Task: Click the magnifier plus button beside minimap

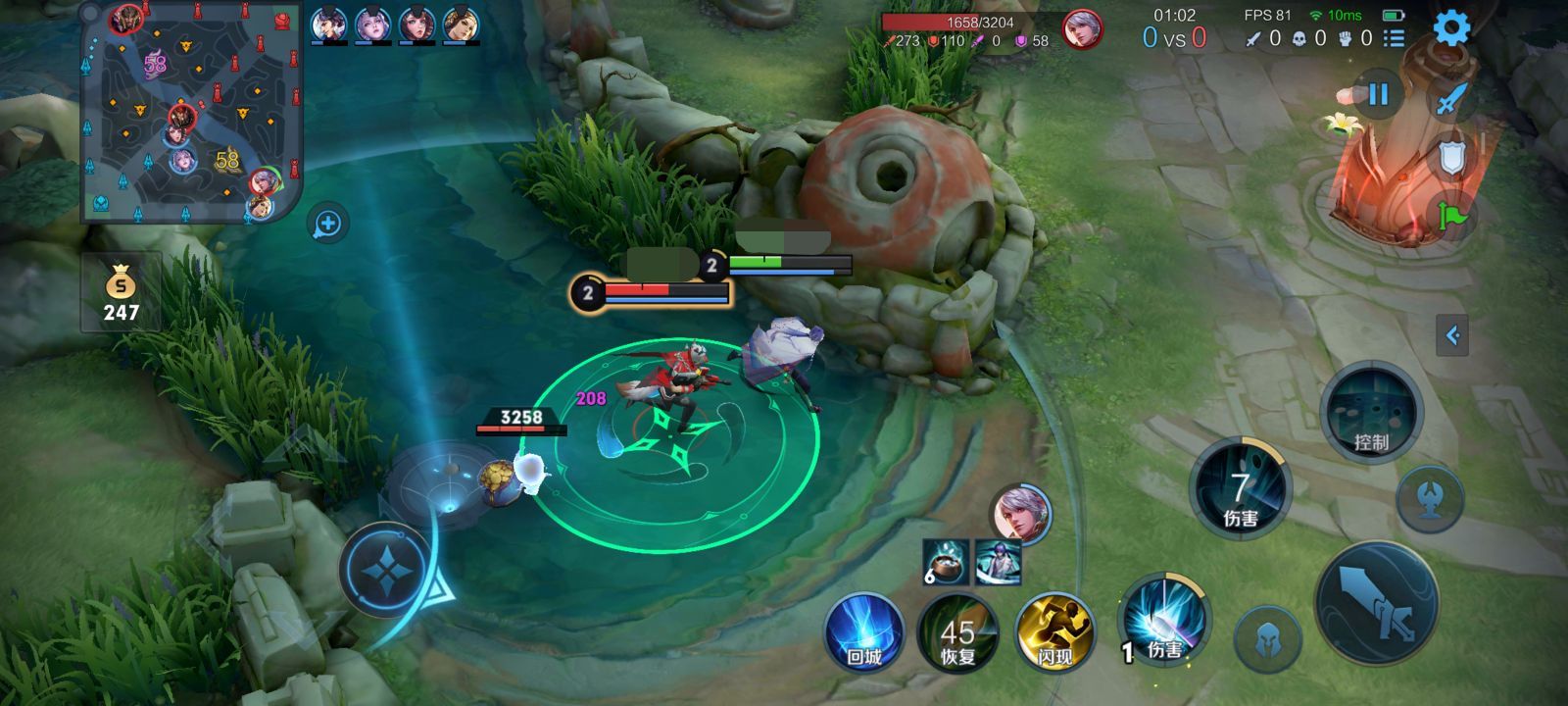Action: tap(327, 225)
